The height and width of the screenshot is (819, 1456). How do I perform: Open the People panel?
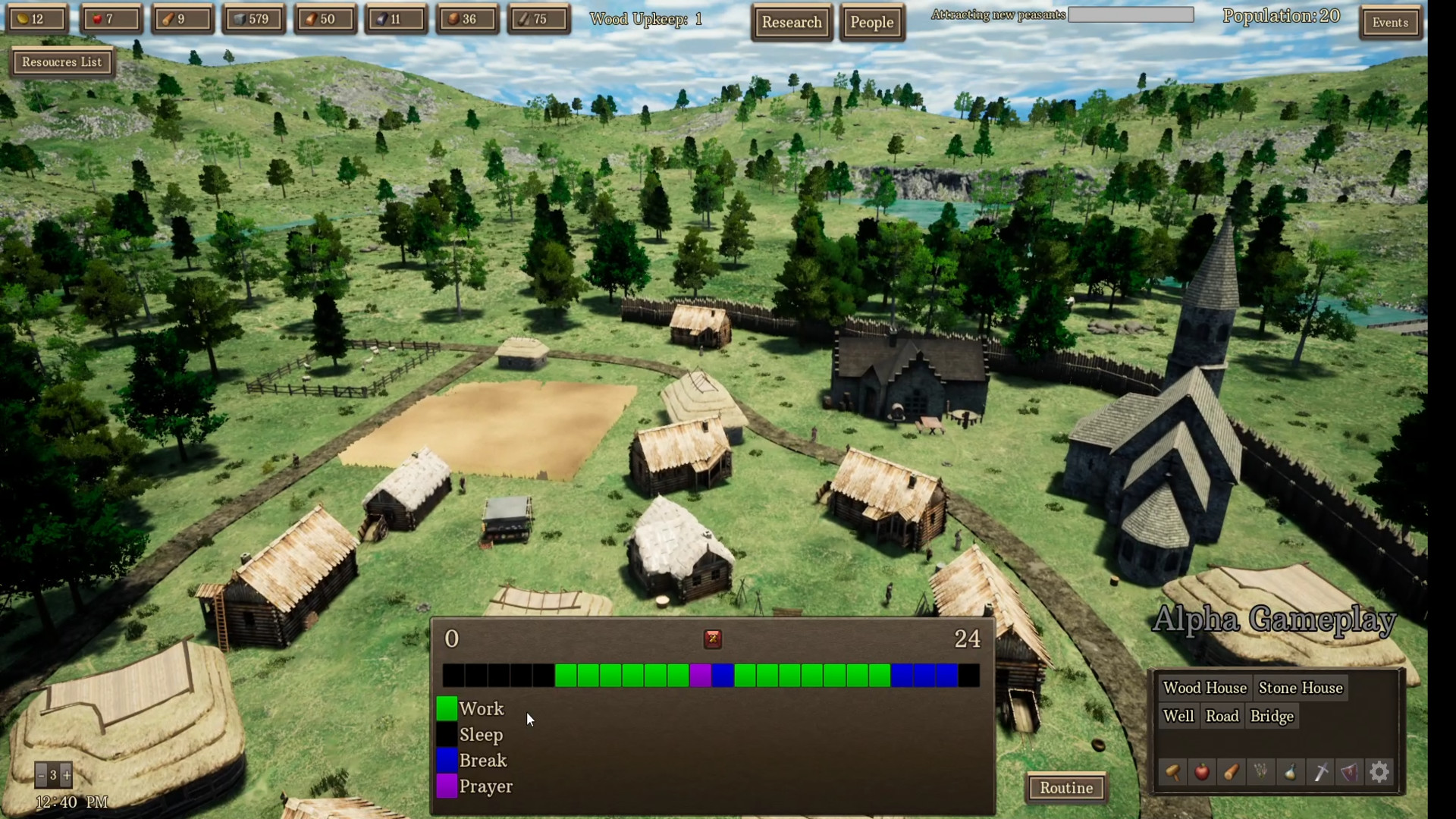pos(871,23)
